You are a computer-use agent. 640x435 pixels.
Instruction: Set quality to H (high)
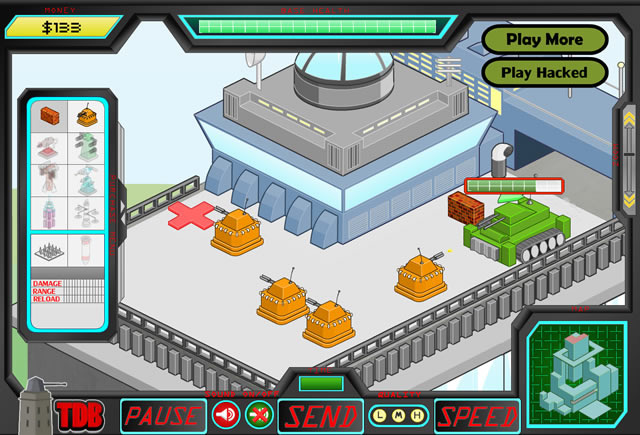pyautogui.click(x=416, y=415)
